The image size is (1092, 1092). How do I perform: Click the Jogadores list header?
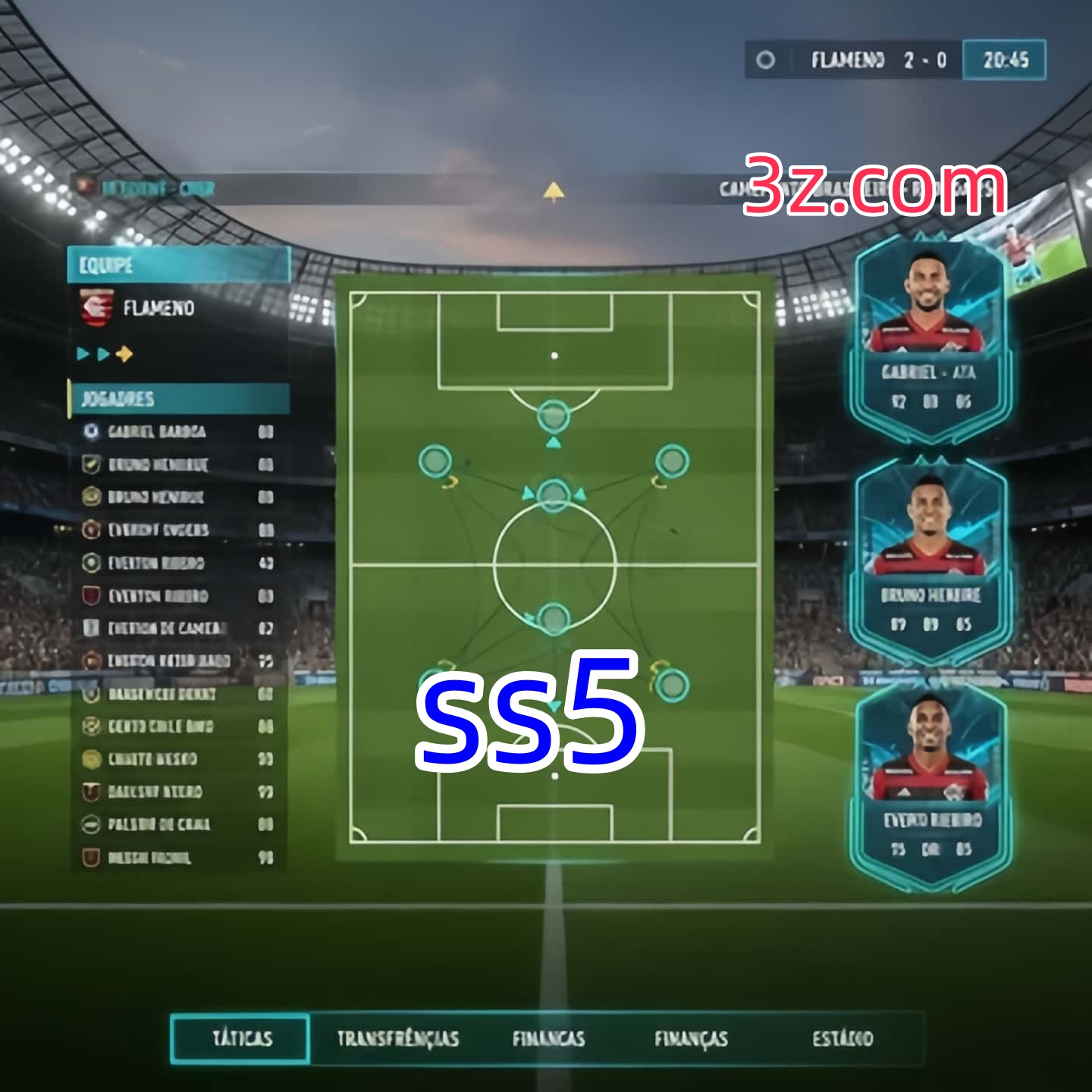tap(179, 399)
